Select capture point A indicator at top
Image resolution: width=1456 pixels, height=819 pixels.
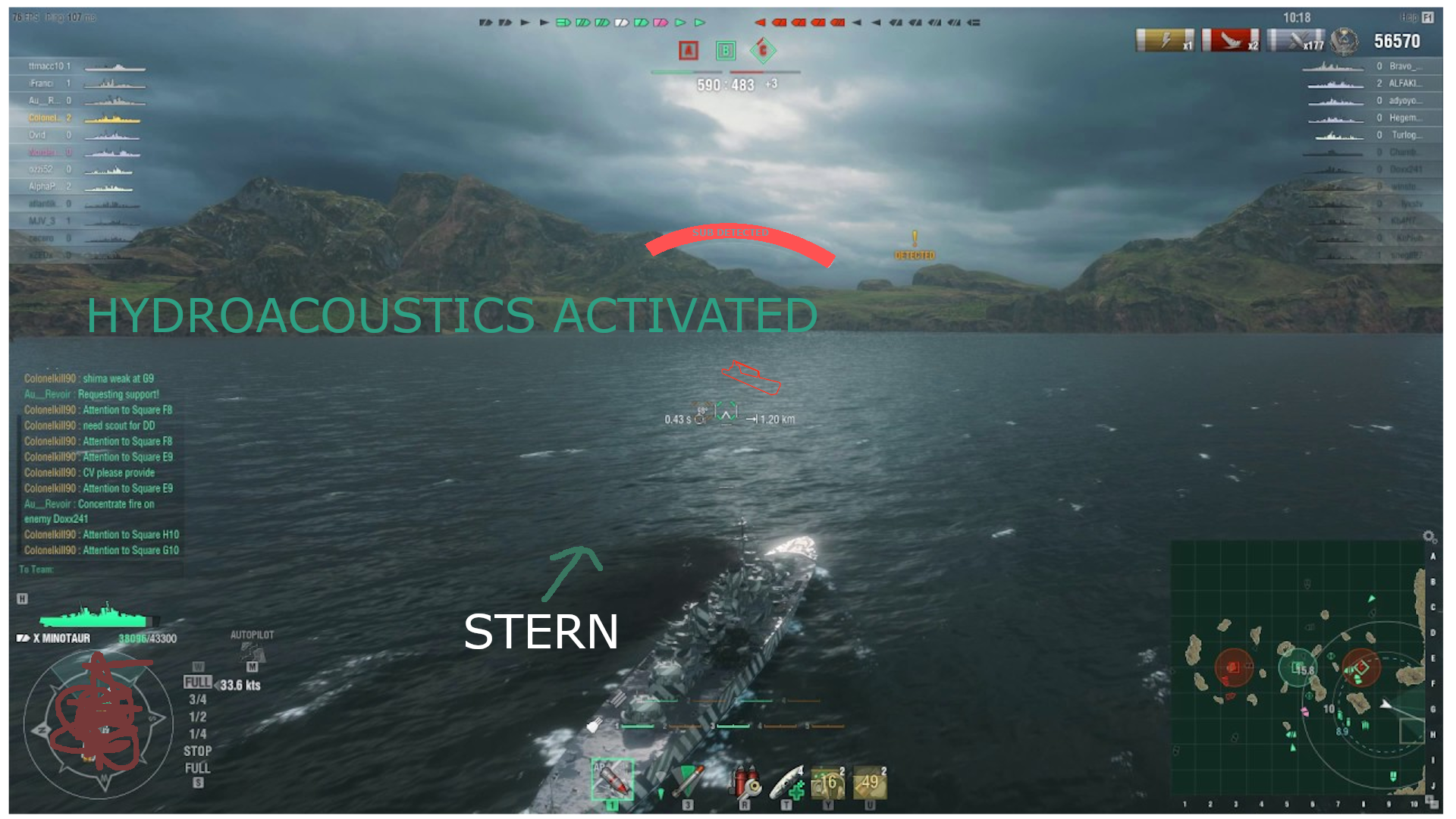pos(688,51)
